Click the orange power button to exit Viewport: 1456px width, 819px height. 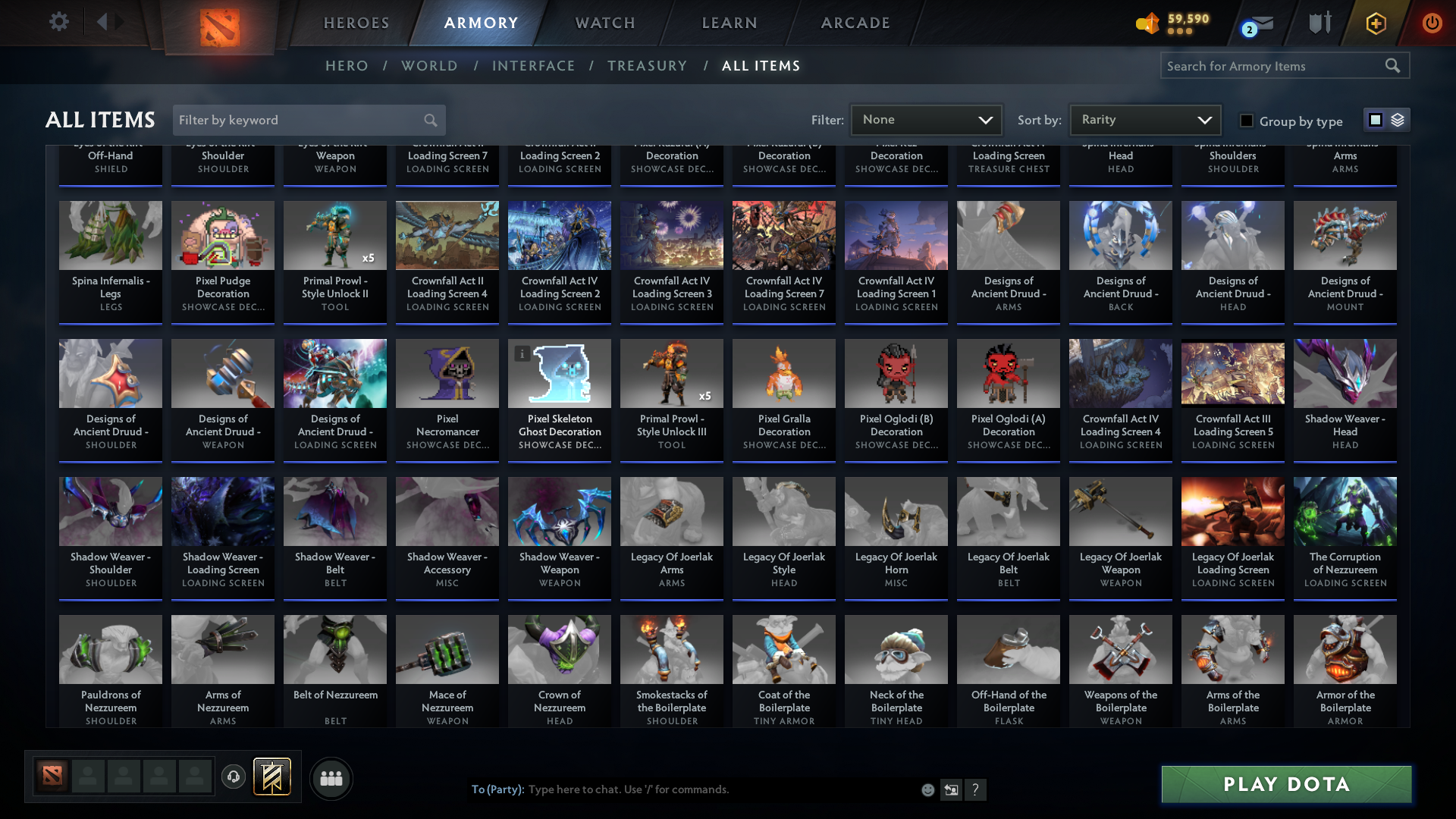tap(1432, 24)
